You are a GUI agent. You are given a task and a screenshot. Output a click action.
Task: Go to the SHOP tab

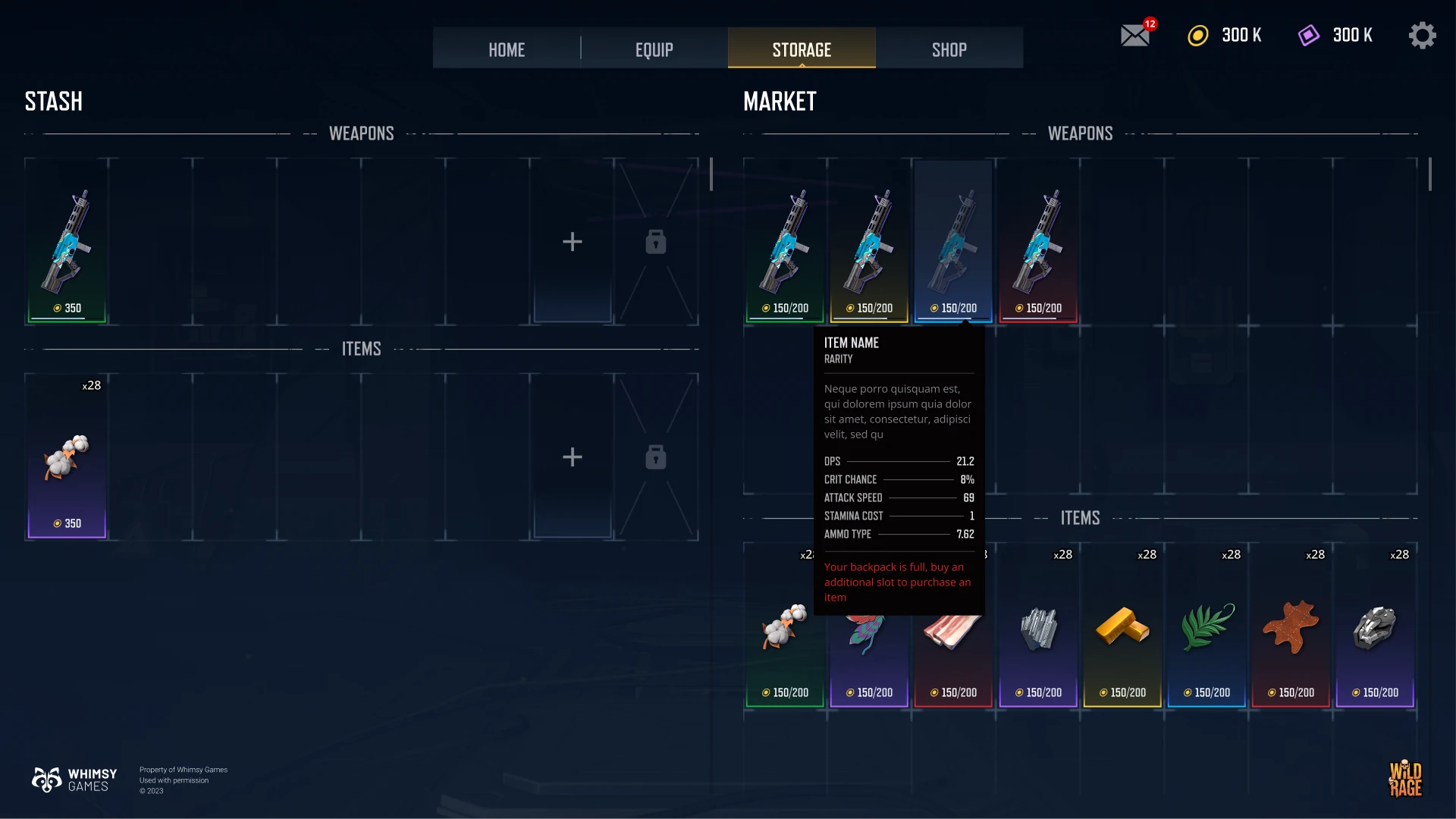click(949, 49)
